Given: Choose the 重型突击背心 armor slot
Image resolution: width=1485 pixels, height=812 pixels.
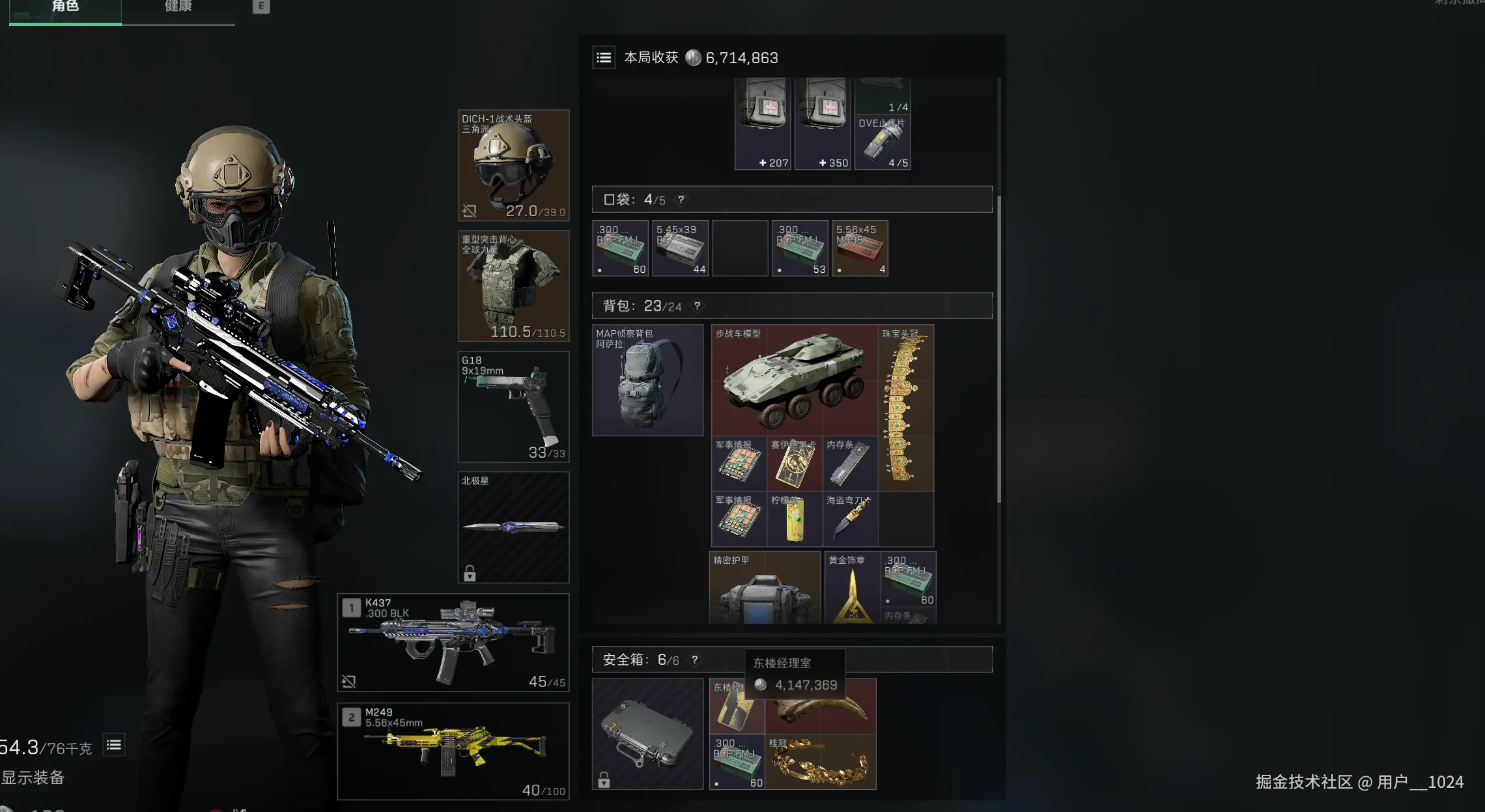Looking at the screenshot, I should tap(513, 286).
